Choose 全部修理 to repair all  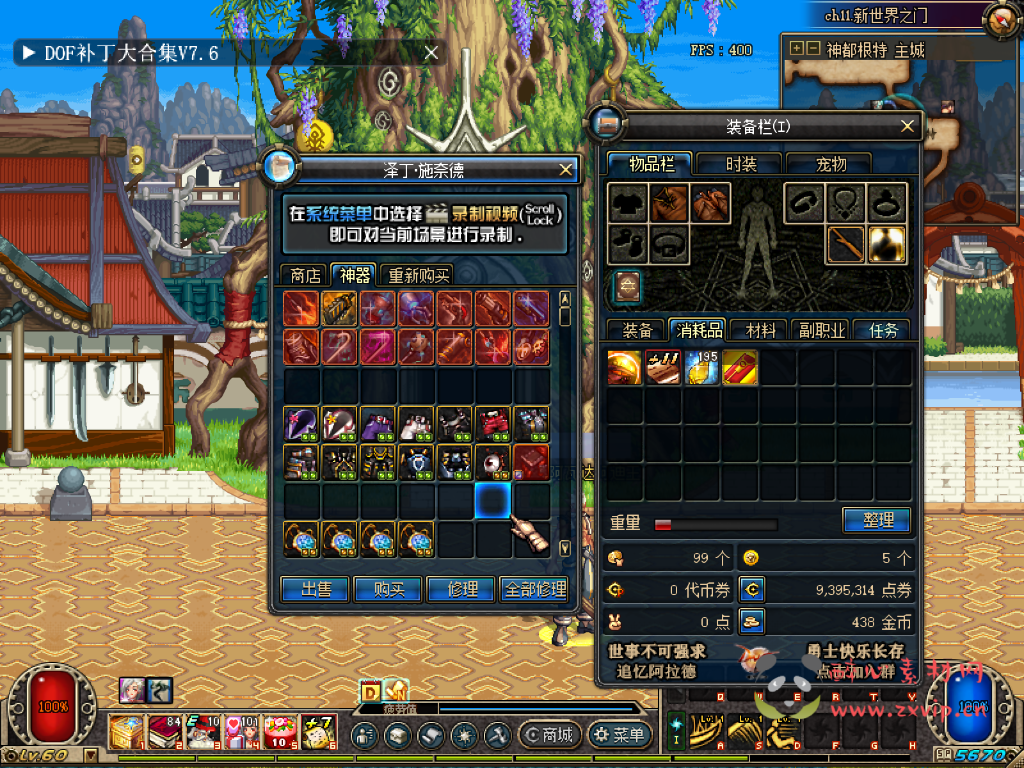pyautogui.click(x=537, y=590)
